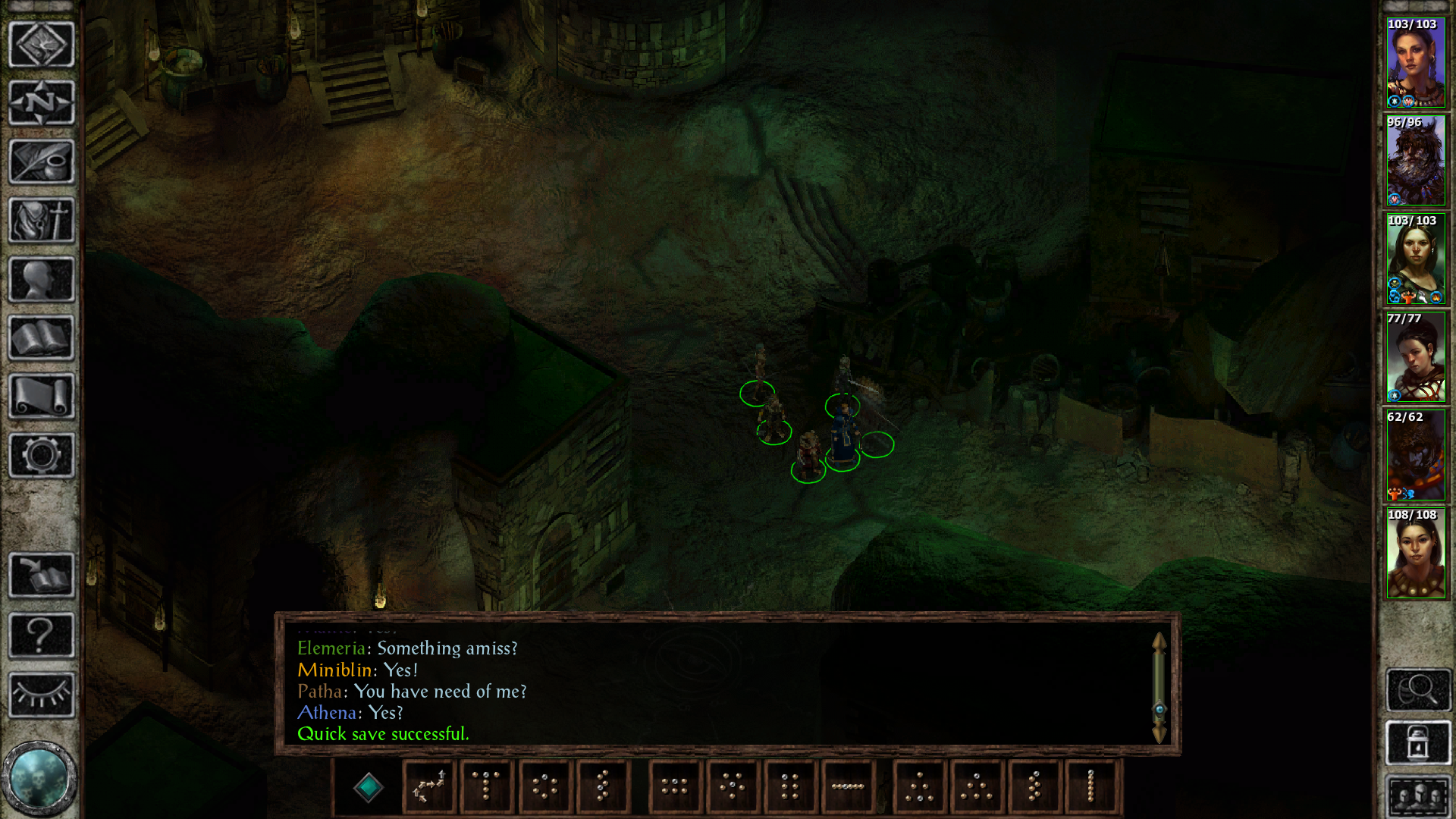The image size is (1456, 819).
Task: Choose the horizontal line formation button
Action: [x=848, y=787]
